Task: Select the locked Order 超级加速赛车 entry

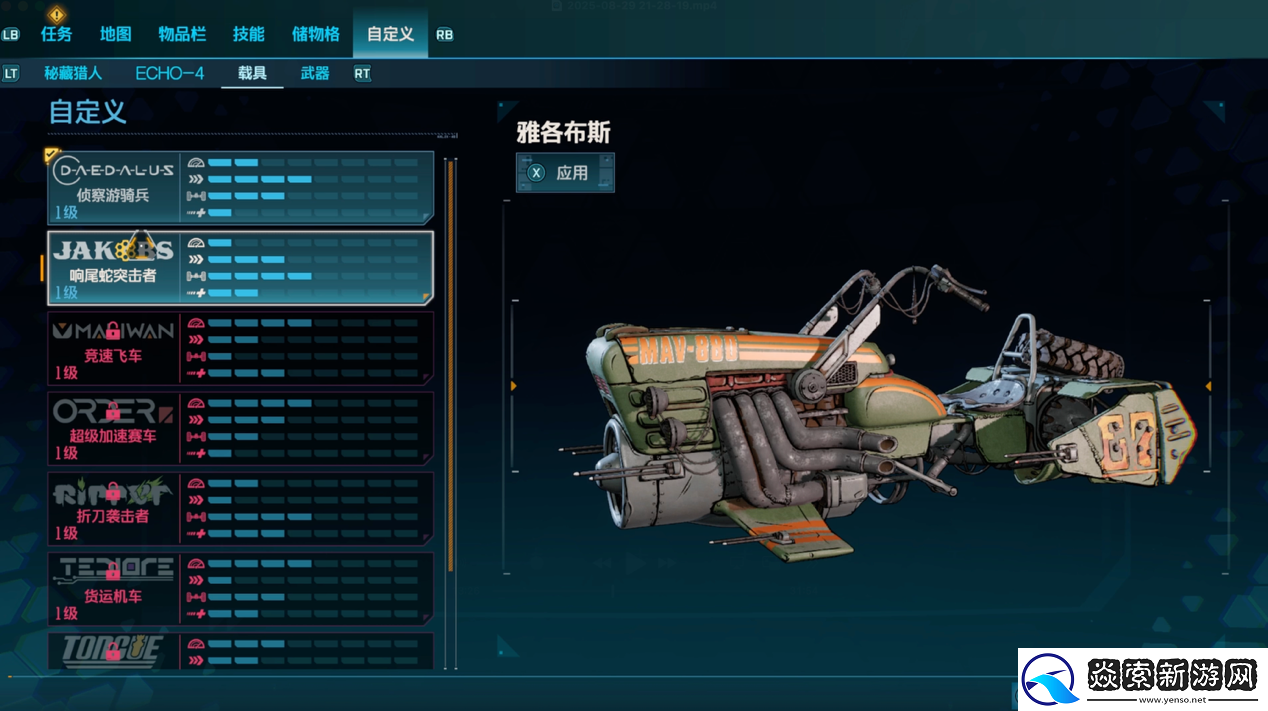Action: (x=240, y=428)
